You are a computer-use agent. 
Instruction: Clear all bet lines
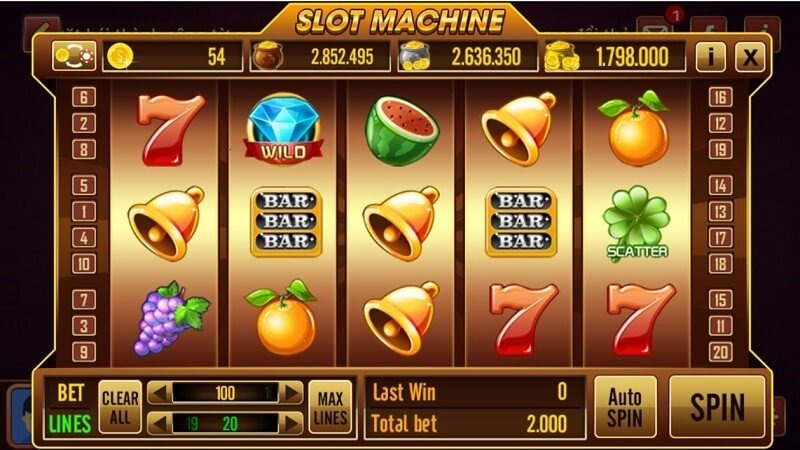pos(121,407)
